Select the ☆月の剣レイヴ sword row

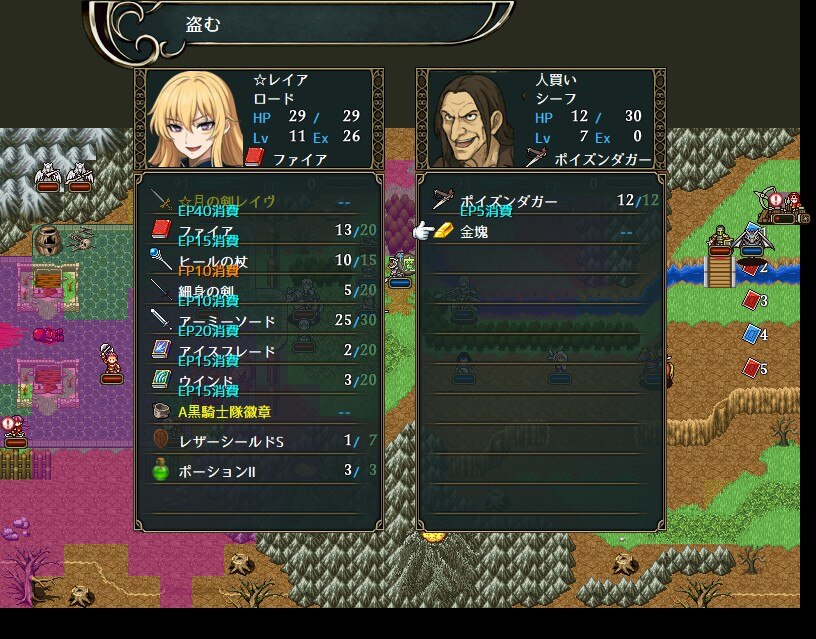[x=258, y=201]
